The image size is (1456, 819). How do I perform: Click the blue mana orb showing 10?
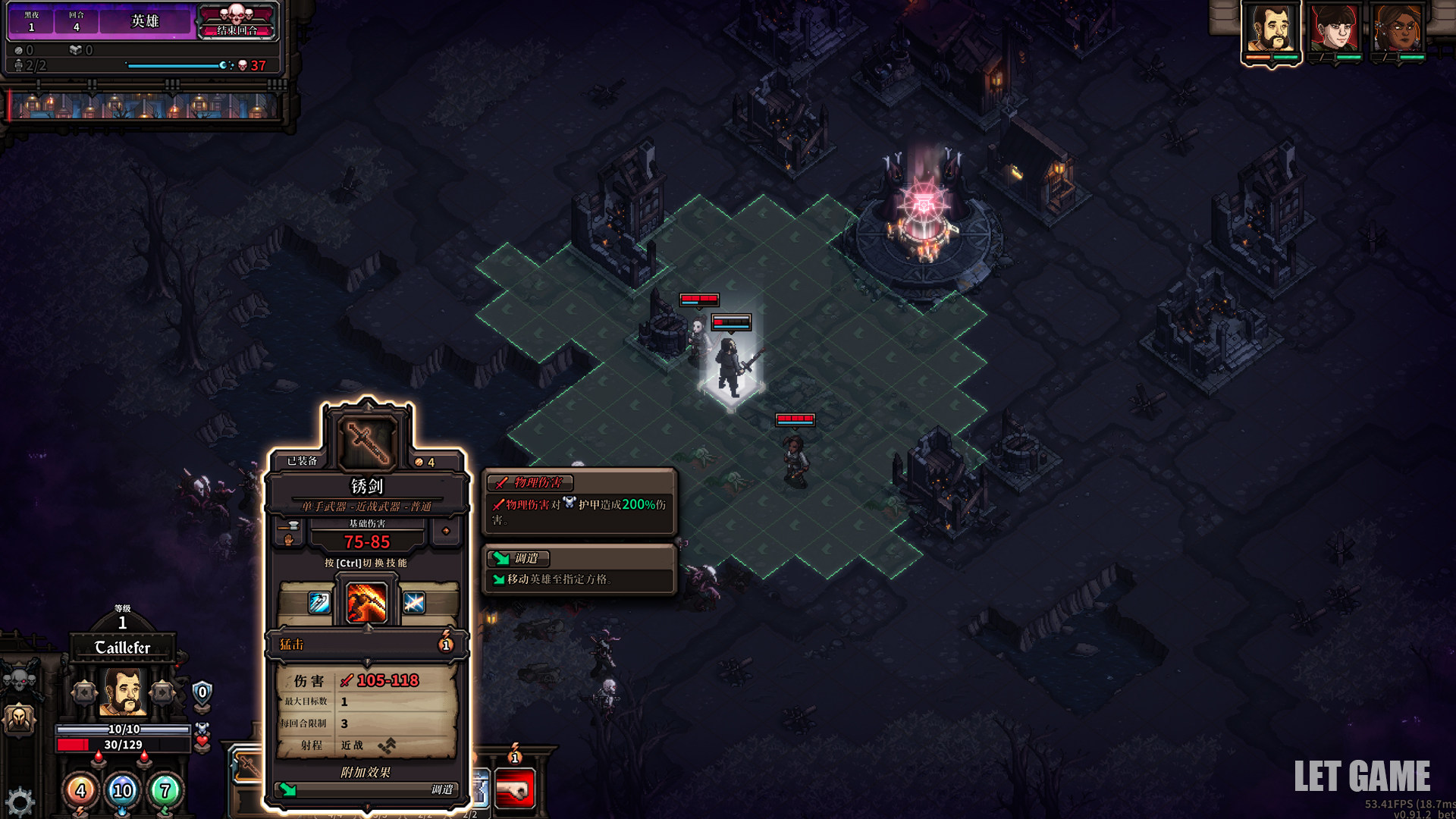[x=122, y=791]
